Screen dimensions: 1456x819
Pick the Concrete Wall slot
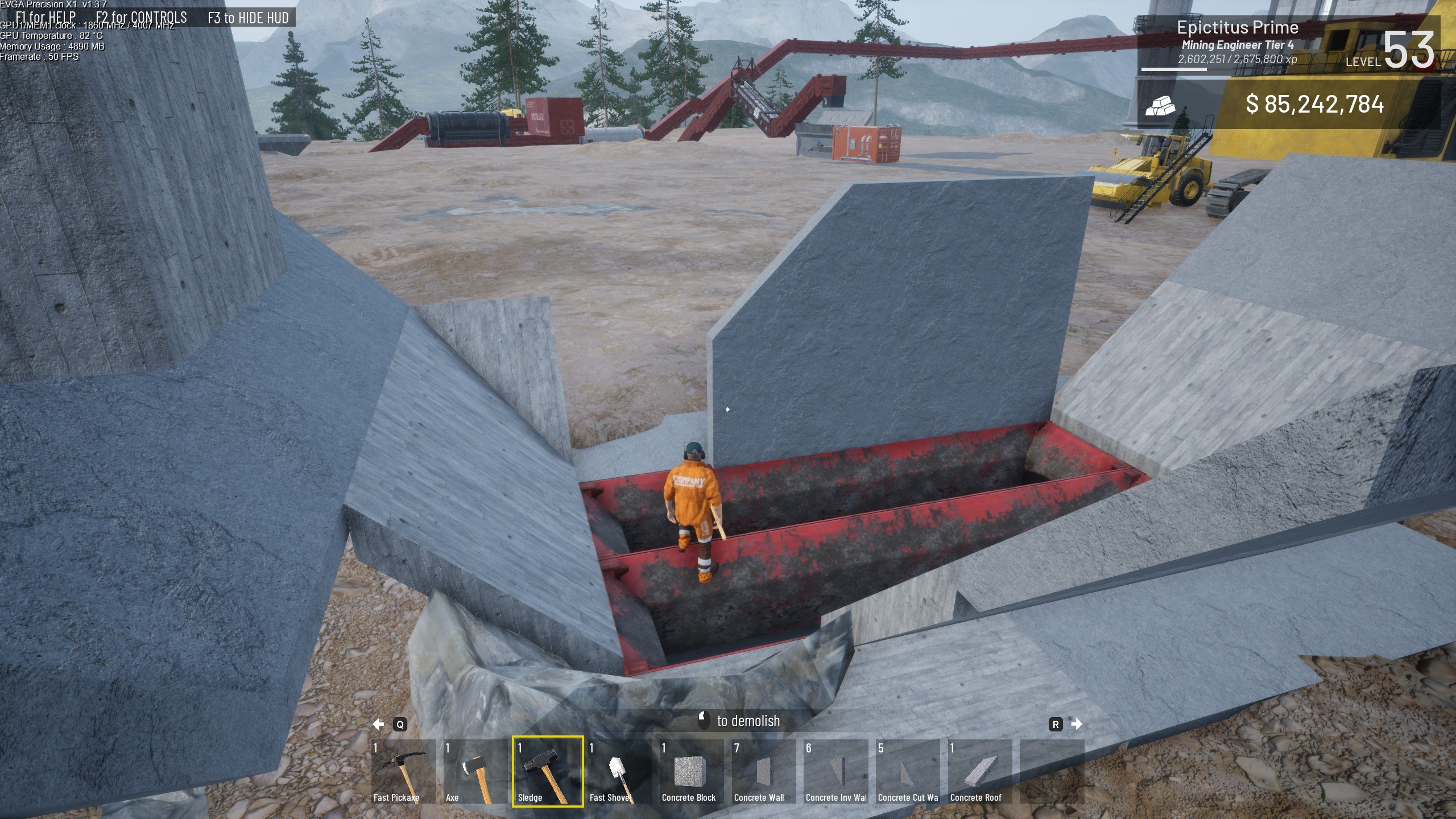pos(764,771)
